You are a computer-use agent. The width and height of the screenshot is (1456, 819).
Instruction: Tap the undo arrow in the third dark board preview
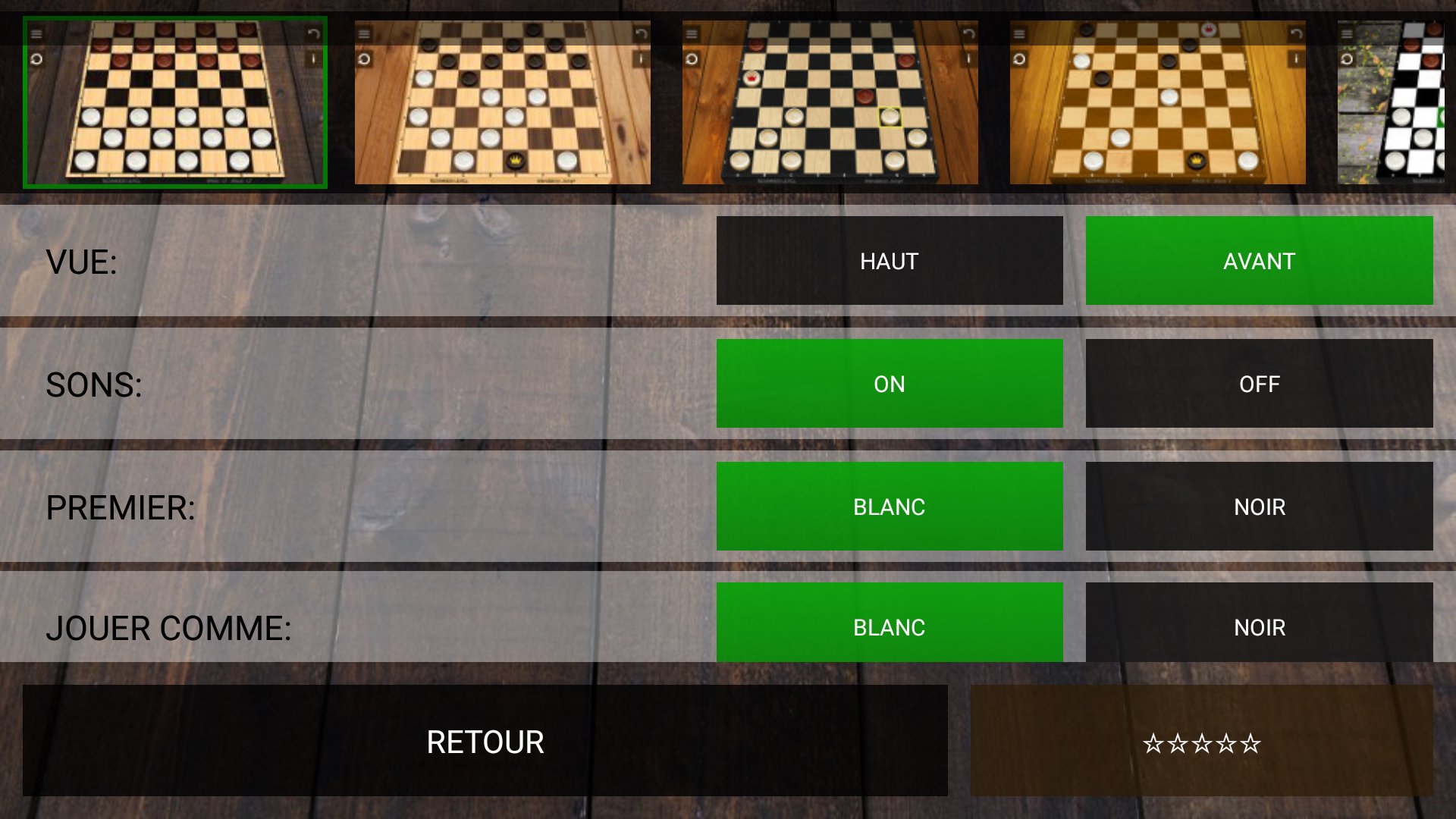(969, 33)
